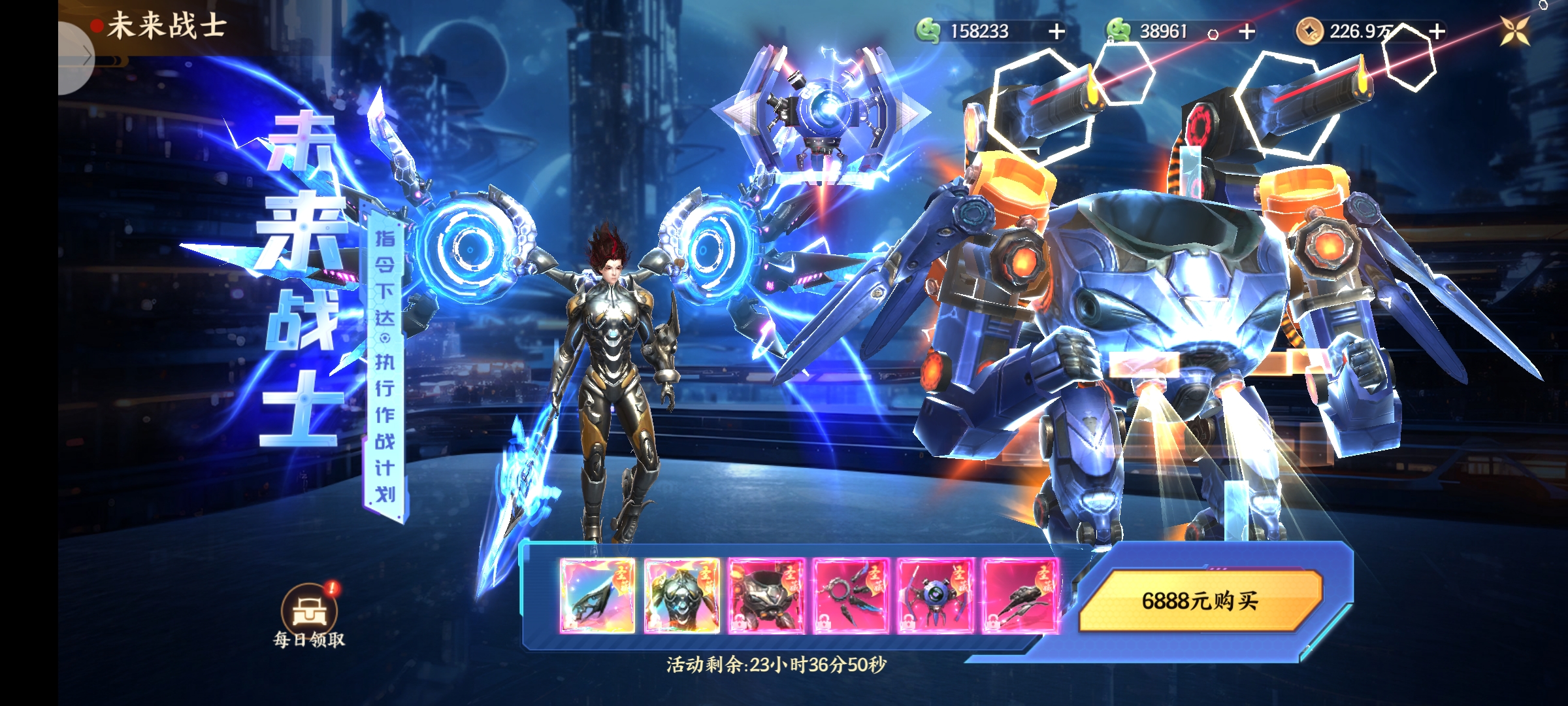Screen dimensions: 1568x706
Task: Select the silver armor chestpiece reward item
Action: click(x=681, y=596)
